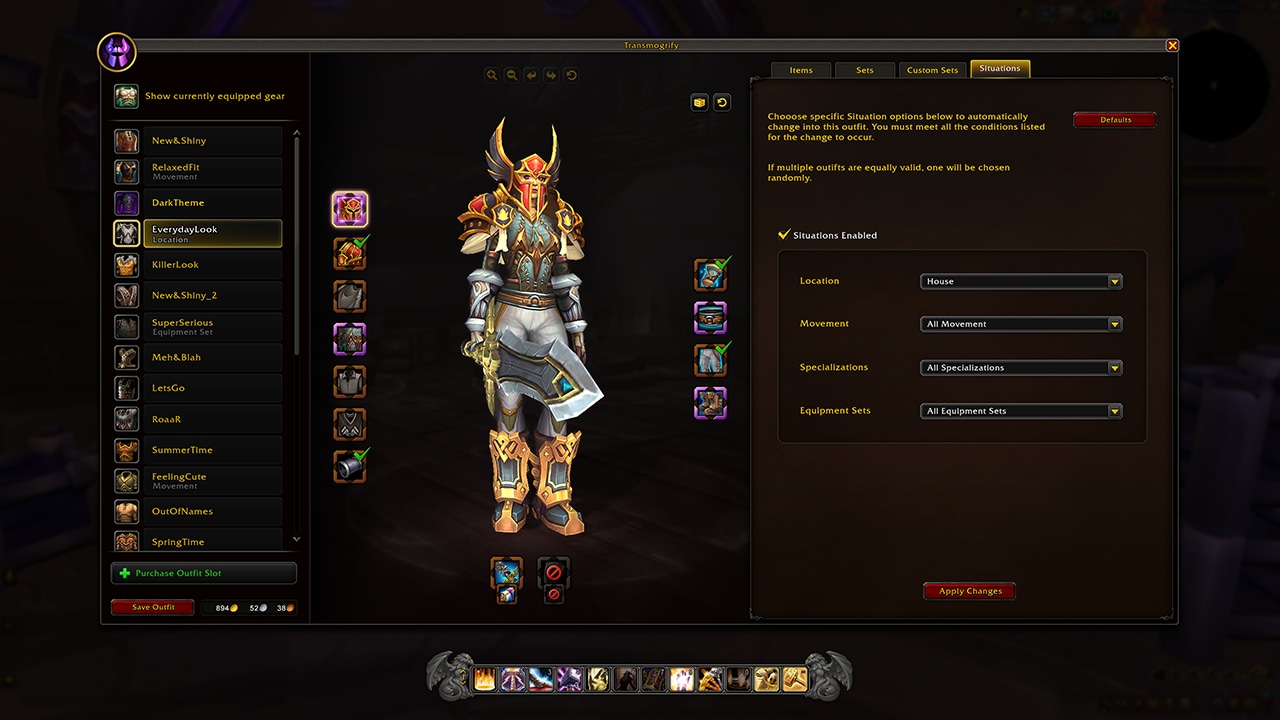The width and height of the screenshot is (1280, 720).
Task: Click the rotate left arrow above the model
Action: [x=531, y=74]
